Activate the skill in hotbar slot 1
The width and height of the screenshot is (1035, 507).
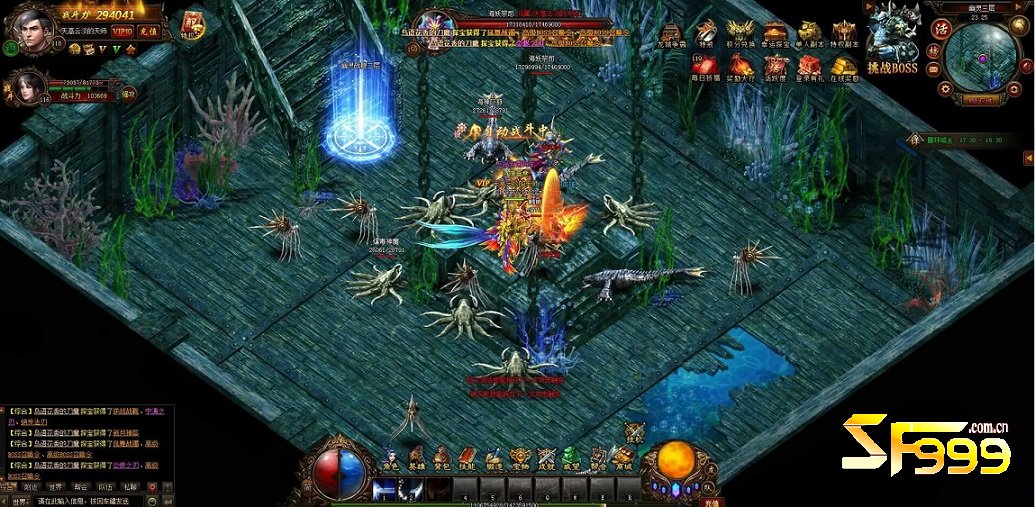click(x=385, y=489)
